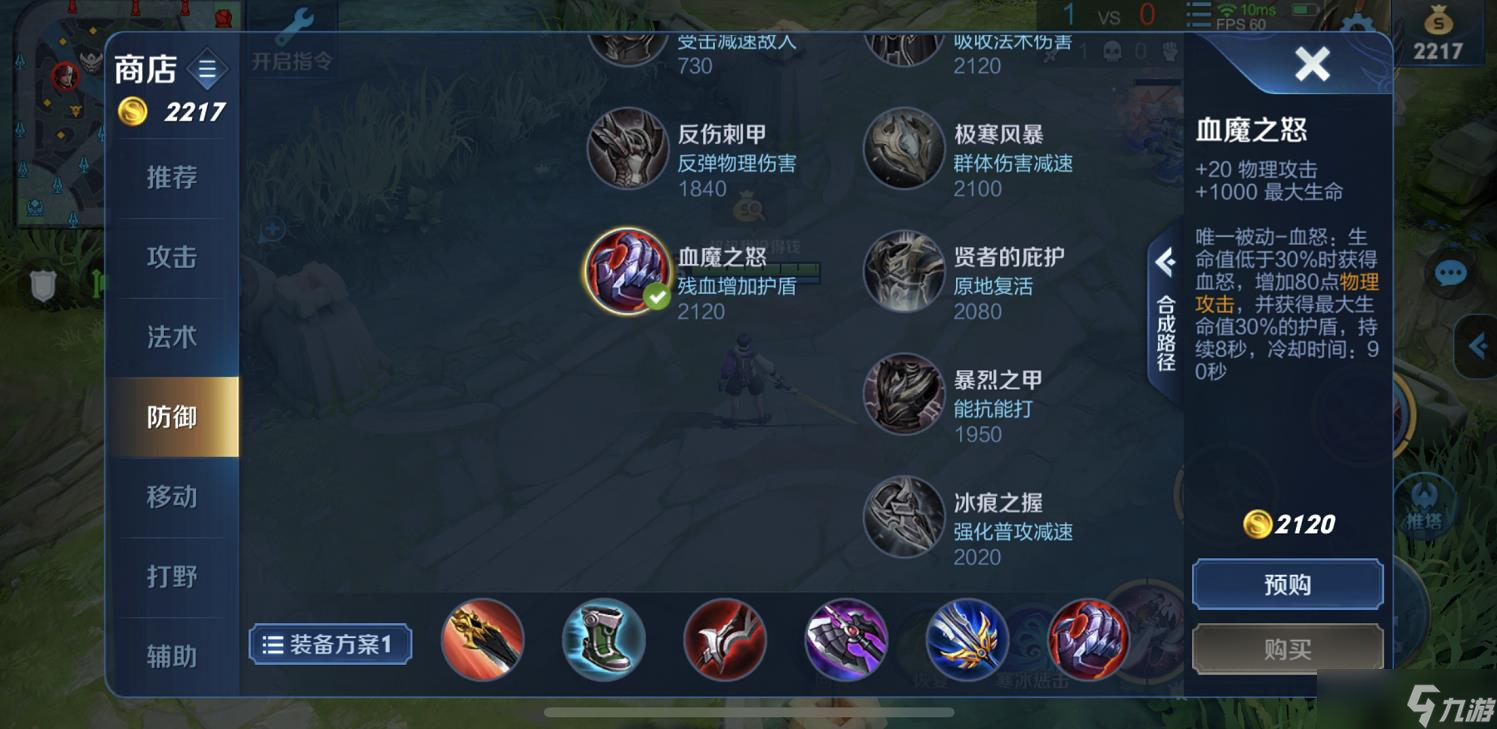The width and height of the screenshot is (1497, 729).
Task: Switch to the 推荐 tab
Action: point(172,177)
